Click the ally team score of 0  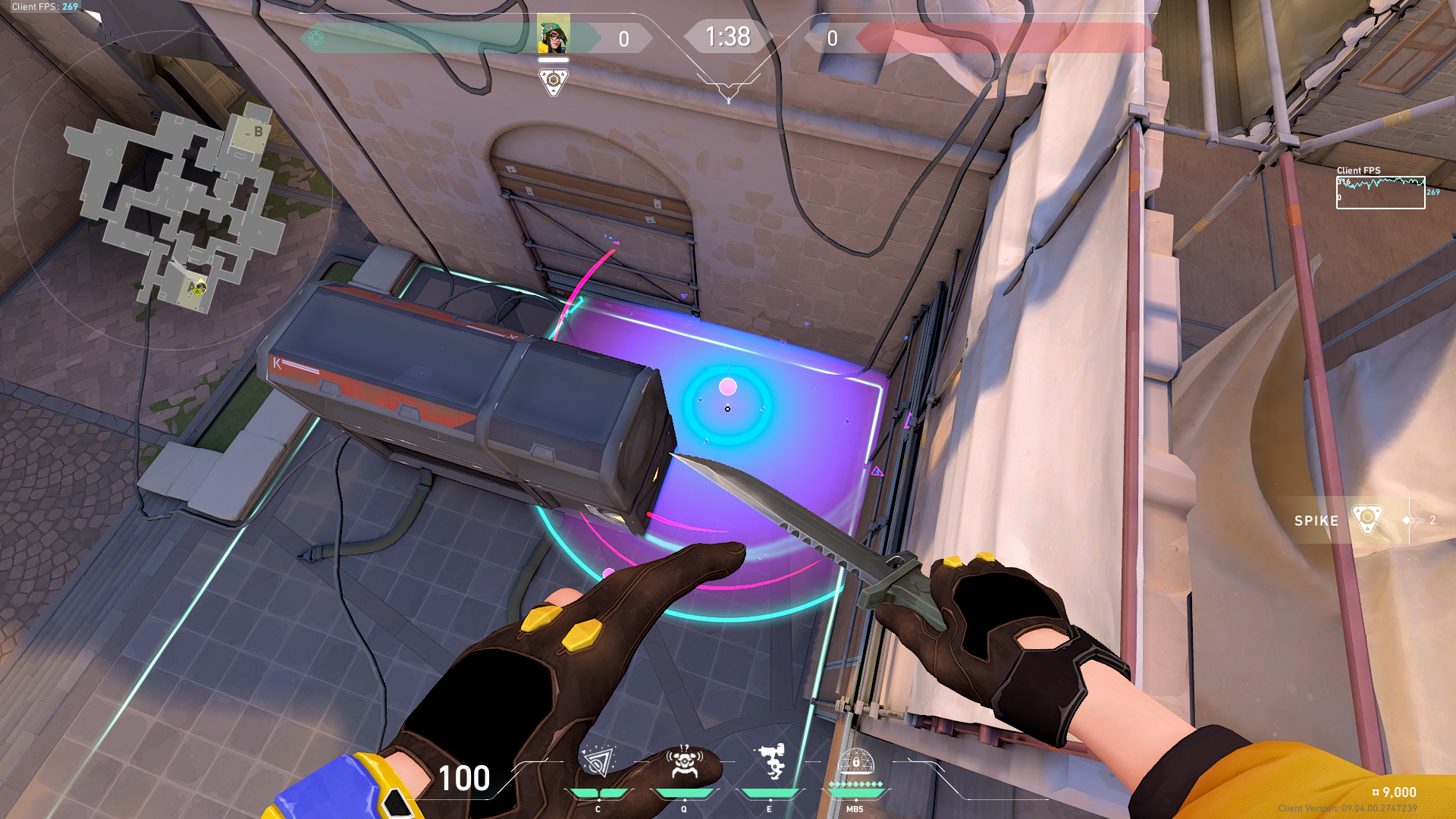pos(623,37)
